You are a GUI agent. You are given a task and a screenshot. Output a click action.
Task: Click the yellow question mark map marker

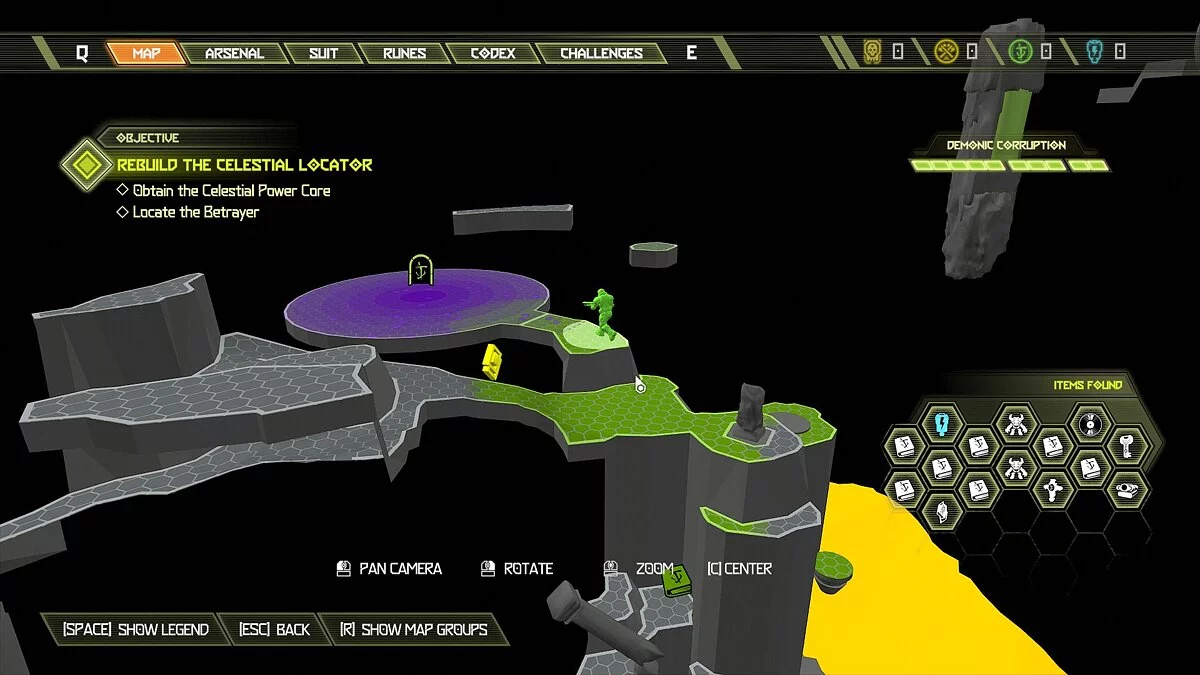pos(491,361)
